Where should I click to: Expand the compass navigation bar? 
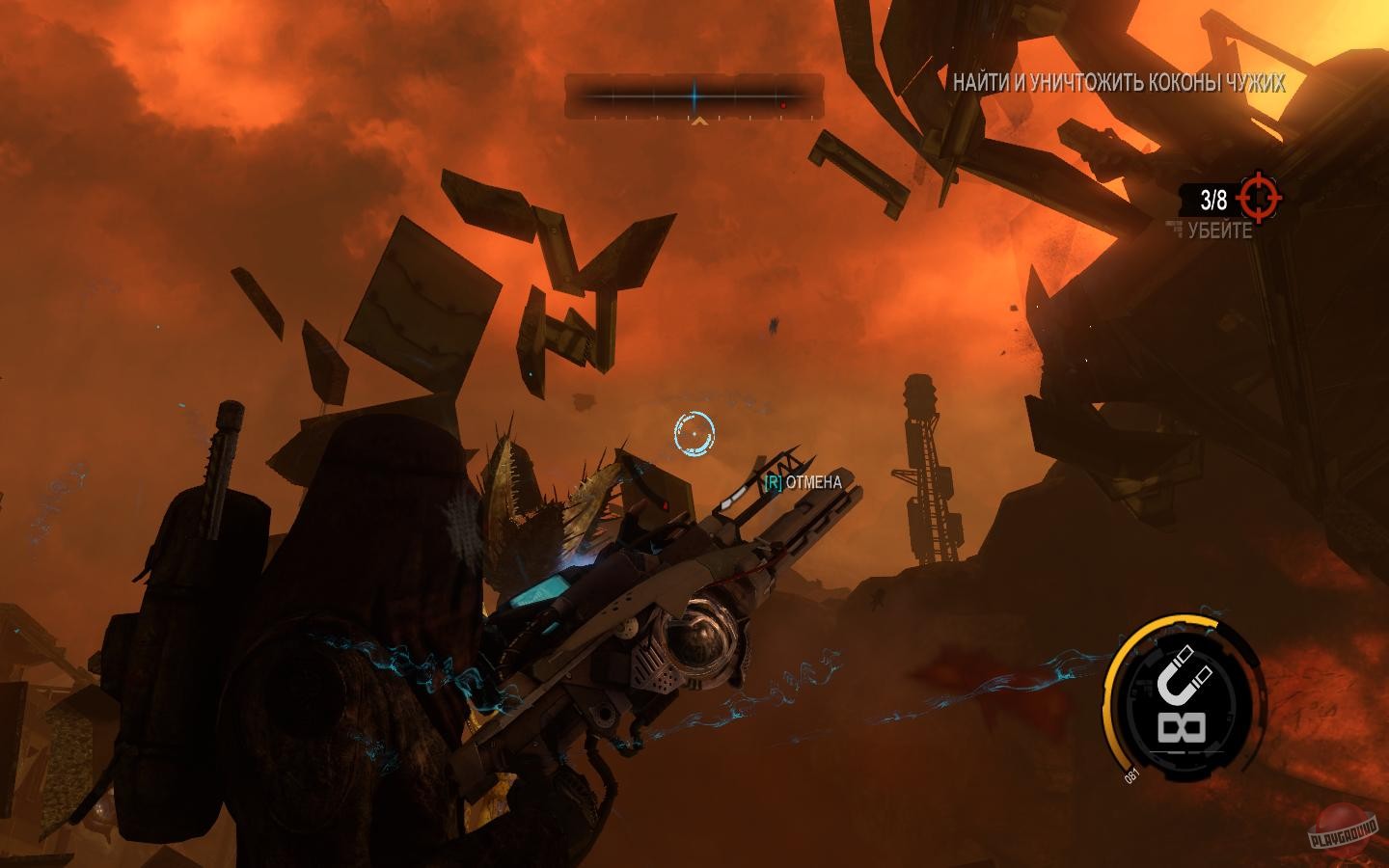[693, 95]
